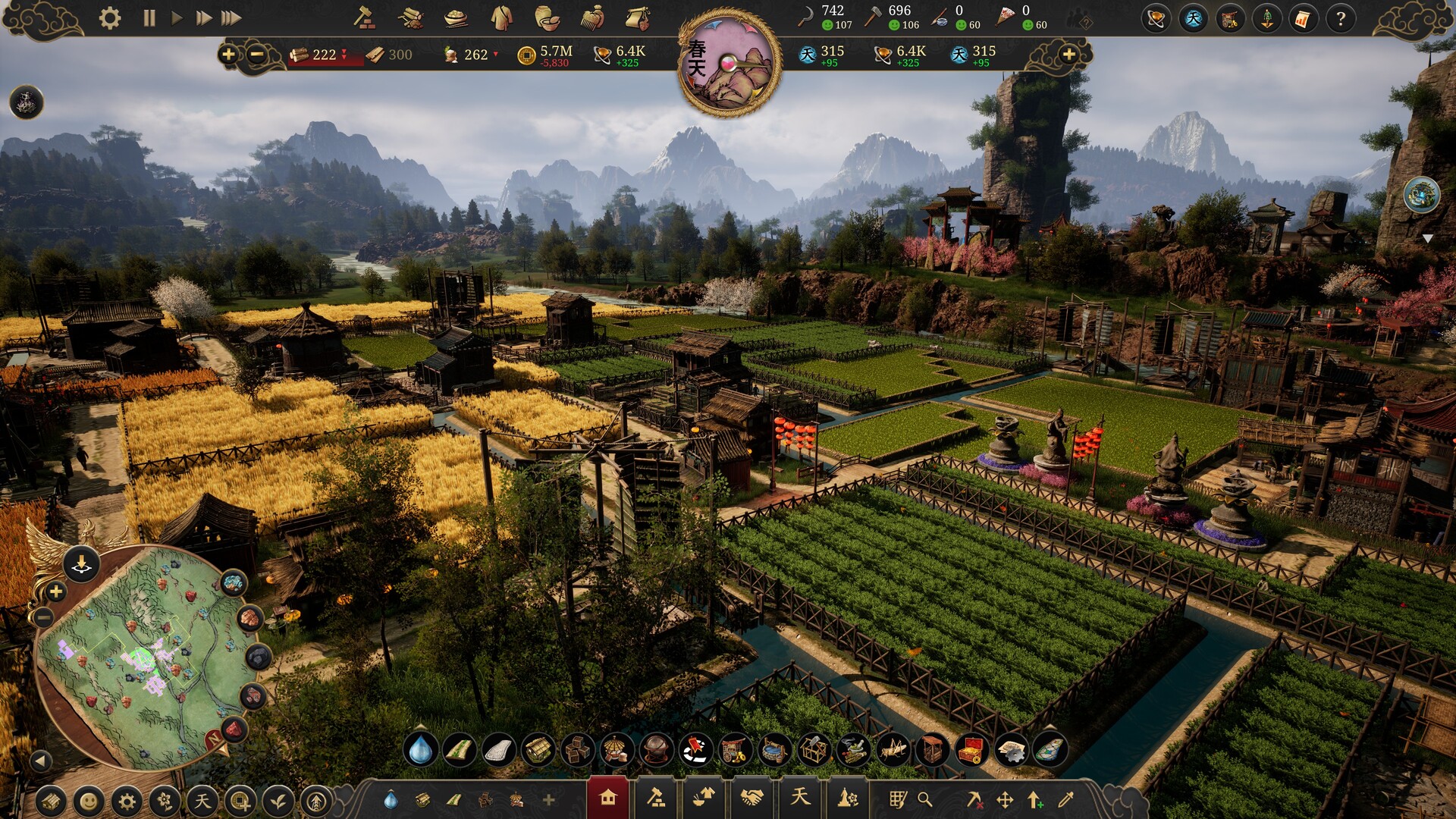
Task: Open the gold trade cart icon top right
Action: tap(1228, 19)
